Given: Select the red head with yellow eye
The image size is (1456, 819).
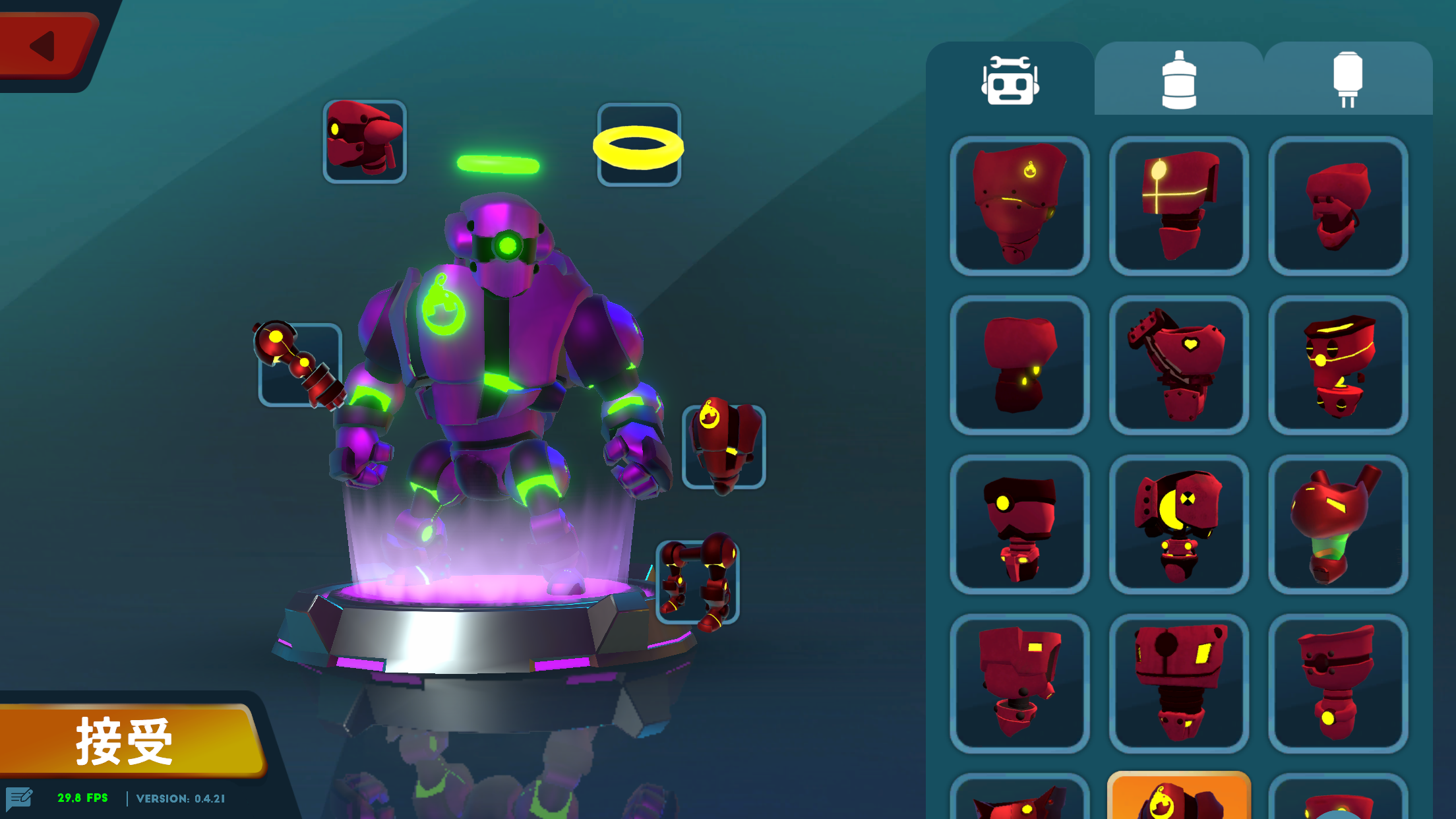Looking at the screenshot, I should click(x=1019, y=523).
